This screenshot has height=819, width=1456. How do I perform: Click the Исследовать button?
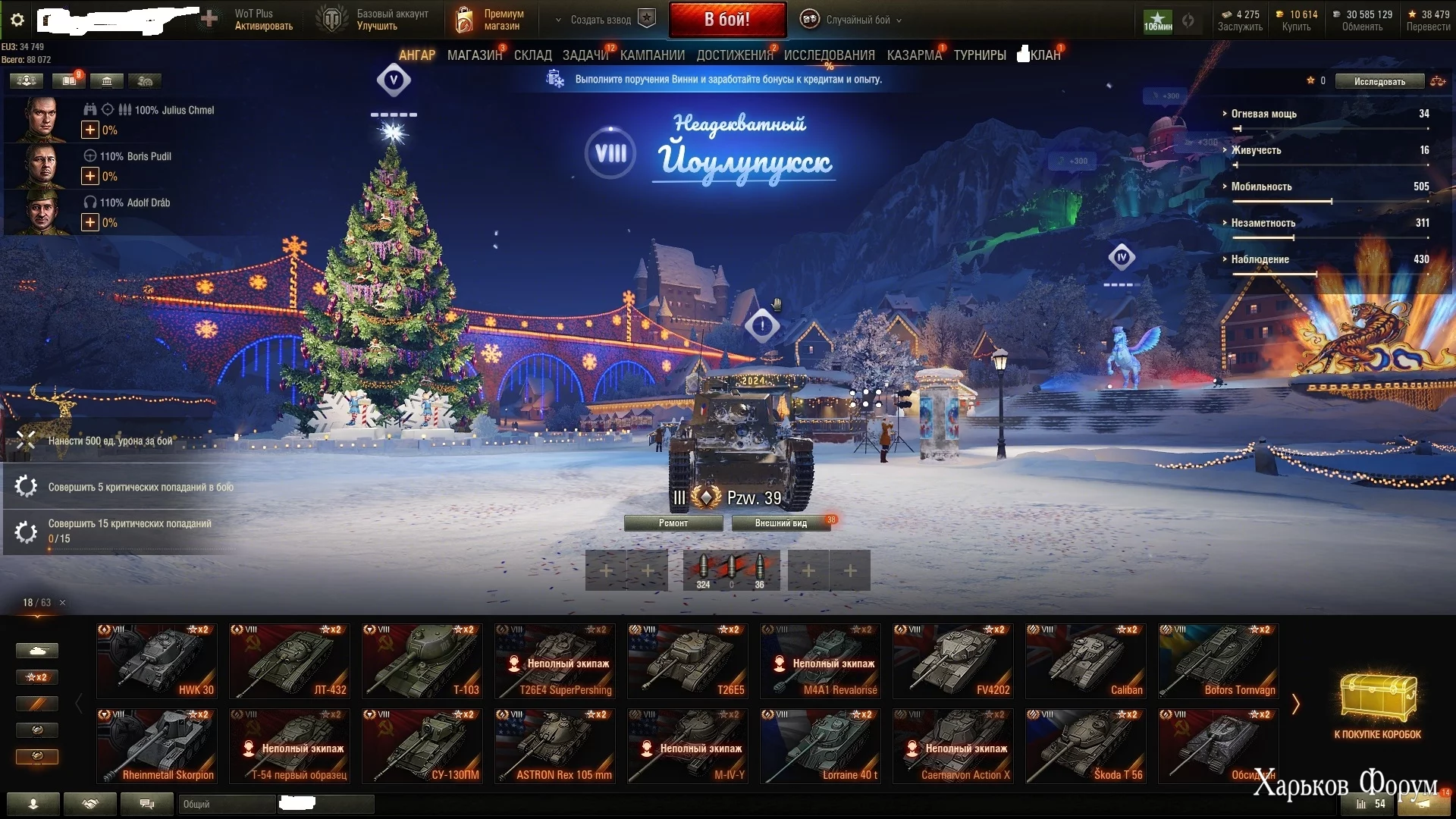click(x=1379, y=82)
